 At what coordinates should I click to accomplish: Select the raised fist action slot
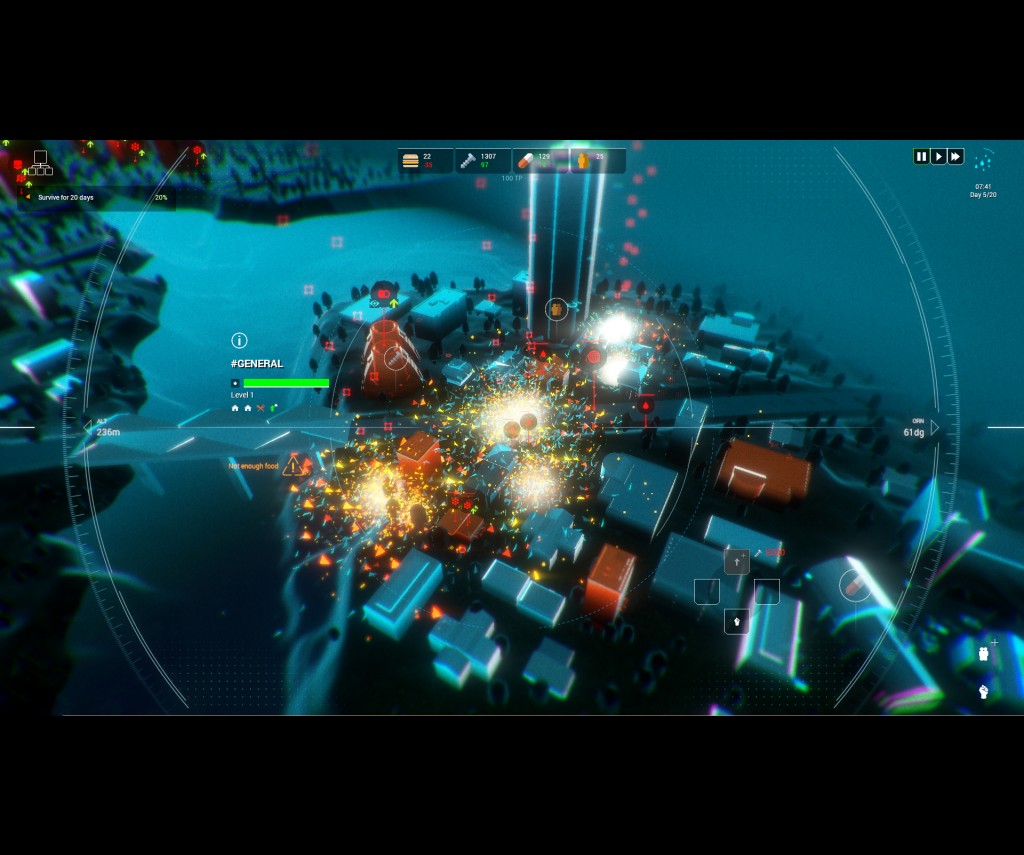click(x=737, y=621)
